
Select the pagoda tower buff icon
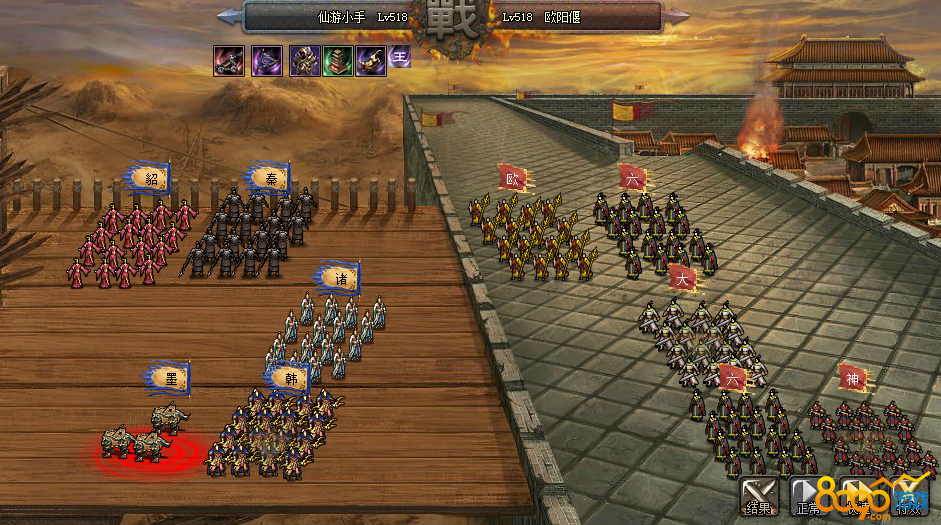click(x=337, y=61)
